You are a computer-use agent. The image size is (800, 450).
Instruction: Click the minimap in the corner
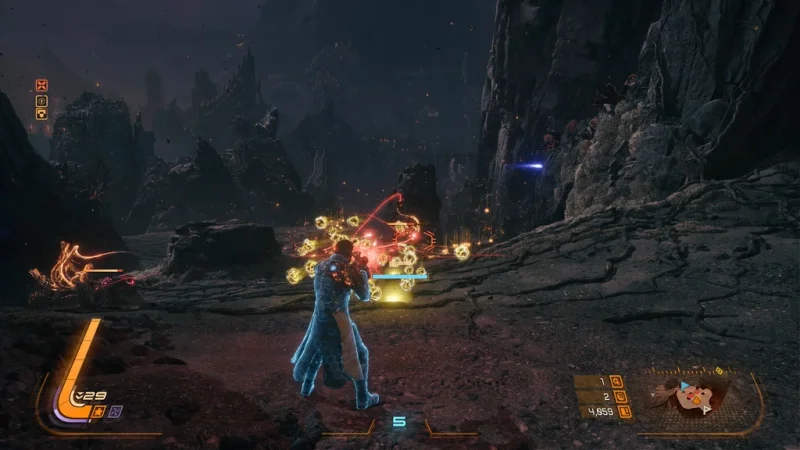tap(698, 400)
